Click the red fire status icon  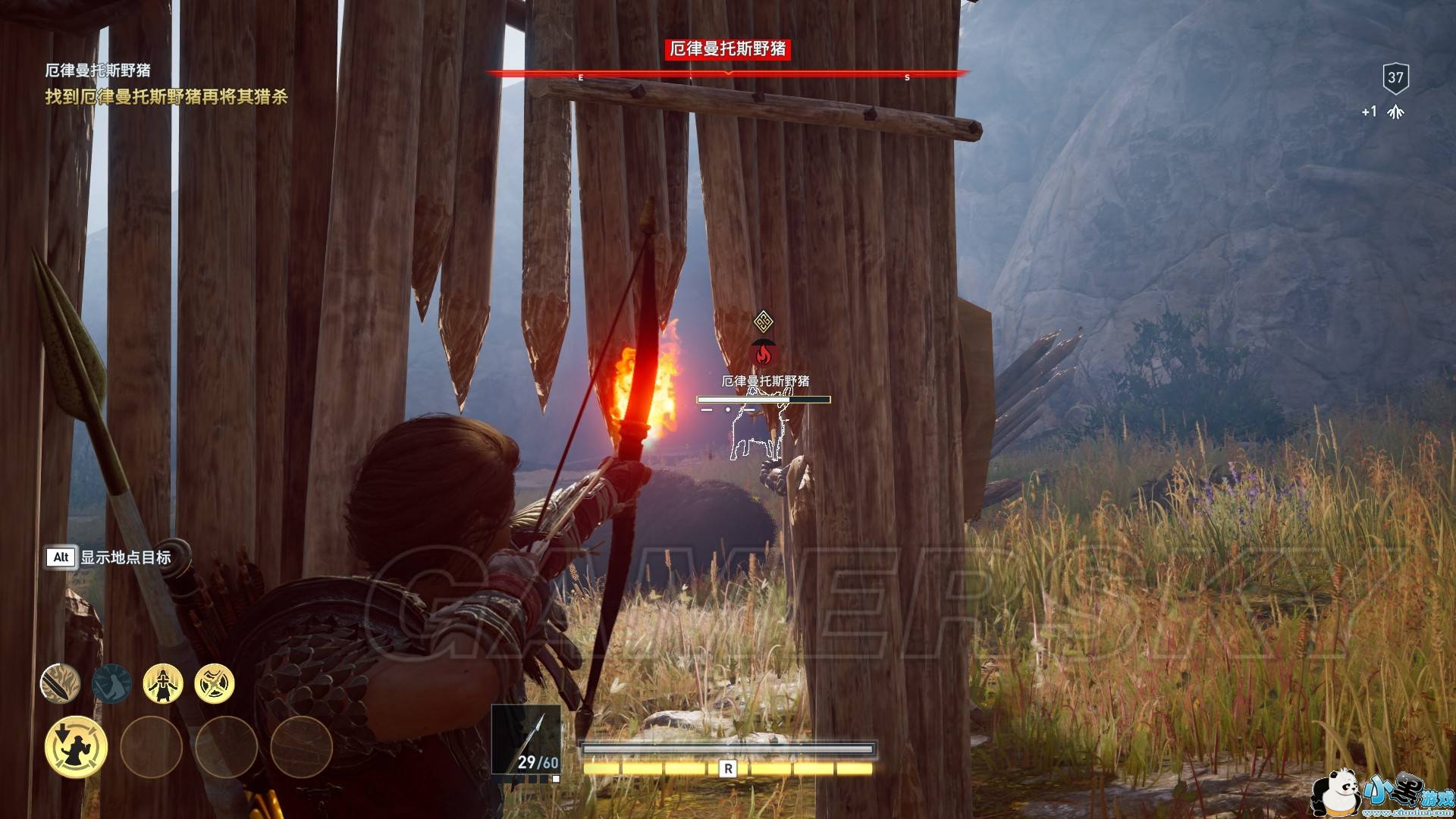(x=764, y=353)
